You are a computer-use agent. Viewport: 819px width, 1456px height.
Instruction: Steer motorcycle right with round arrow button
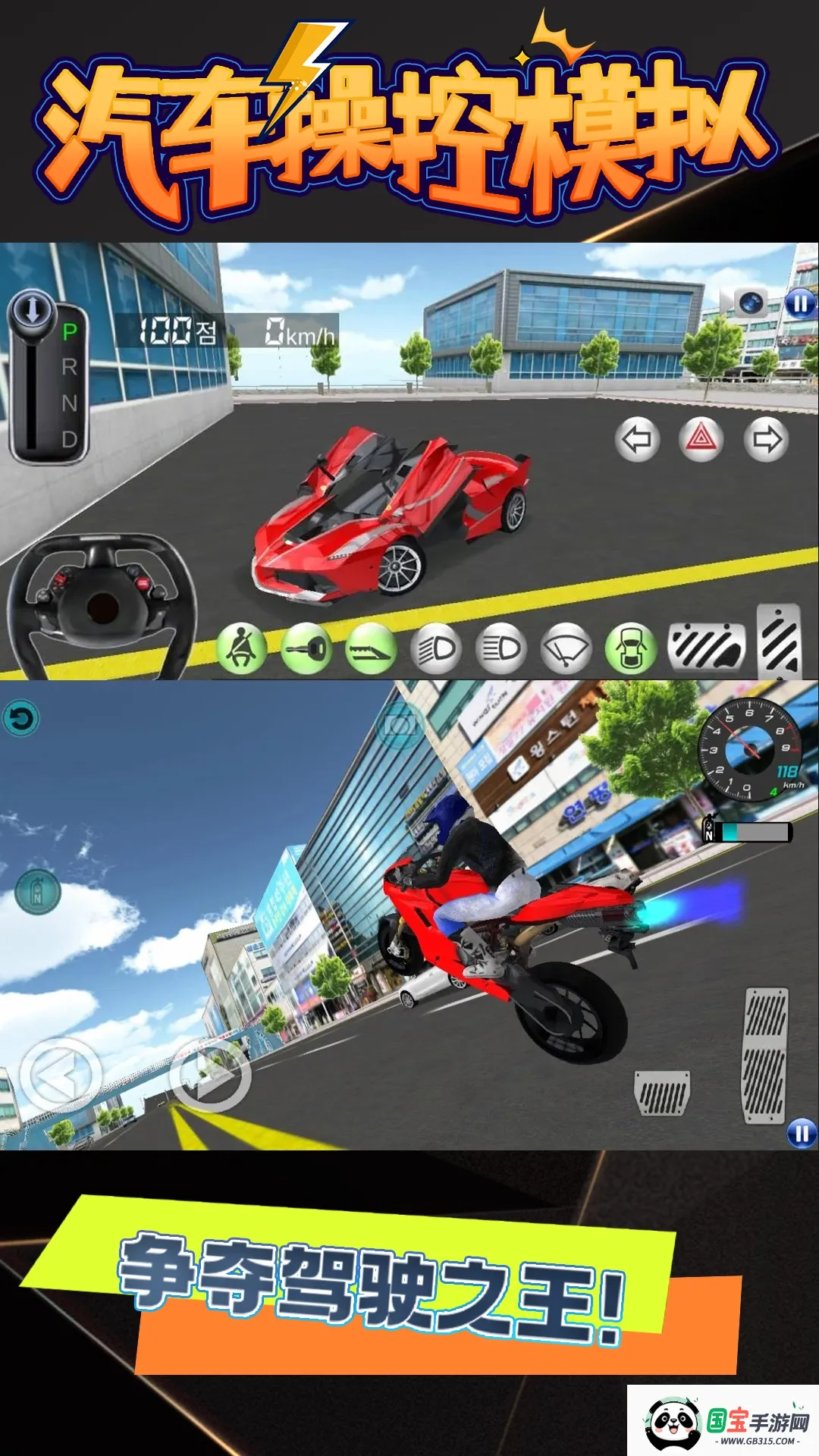point(210,1075)
